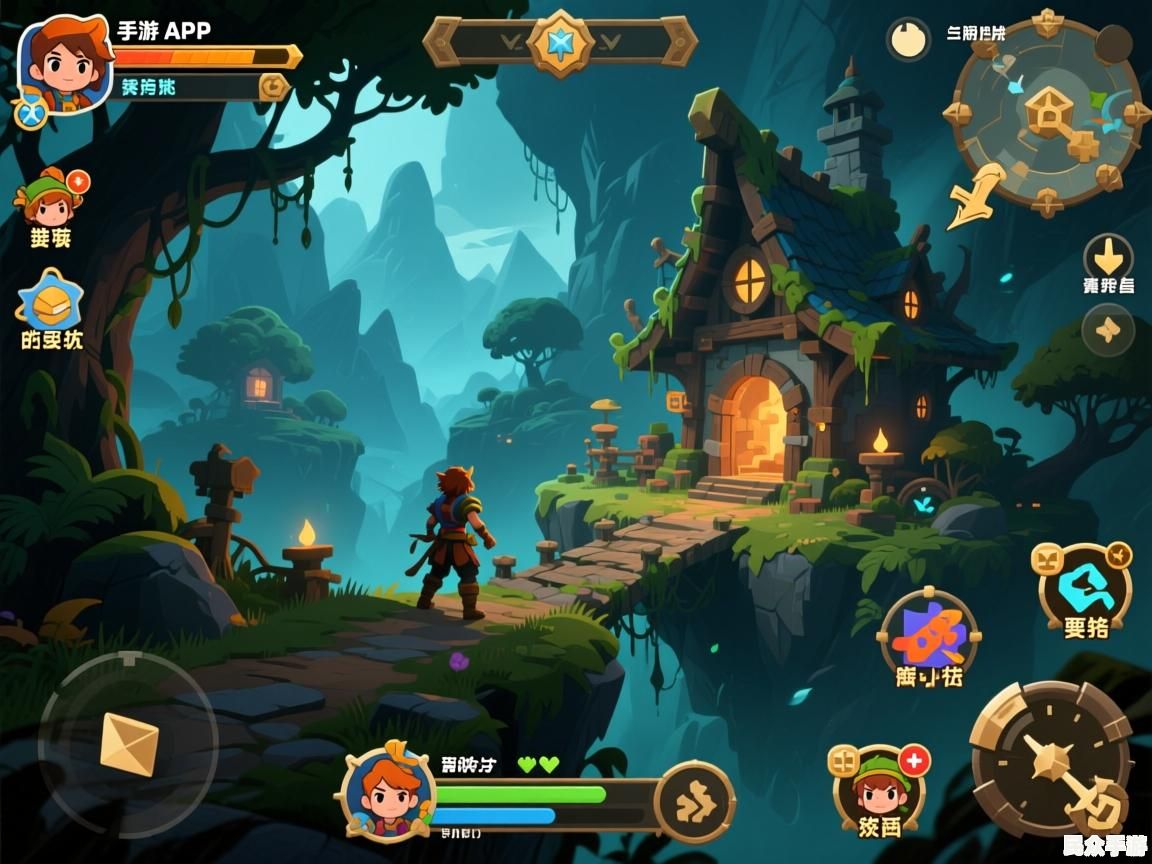Tap the double-arrow dash button
The image size is (1152, 864).
pos(694,801)
